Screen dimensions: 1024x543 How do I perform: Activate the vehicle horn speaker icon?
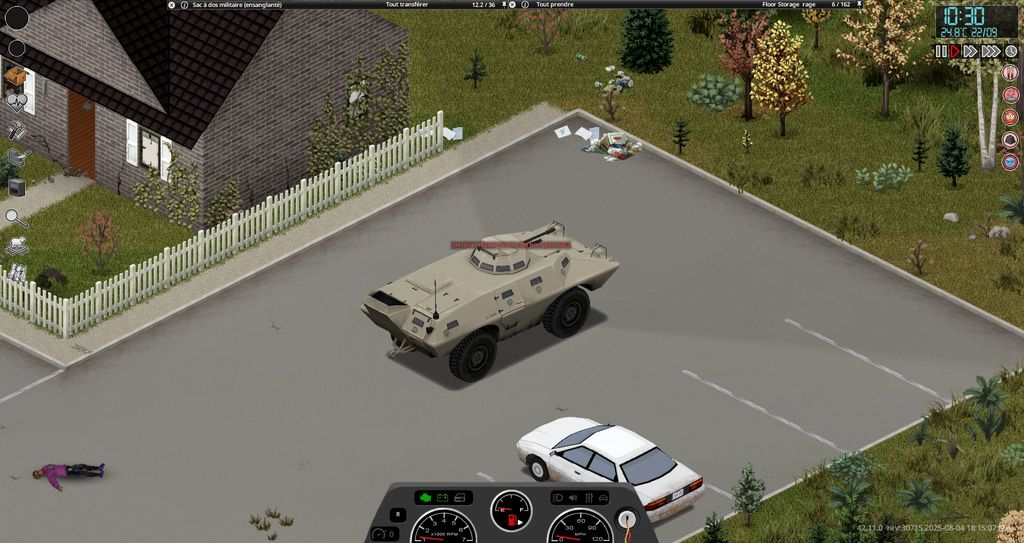tap(573, 497)
